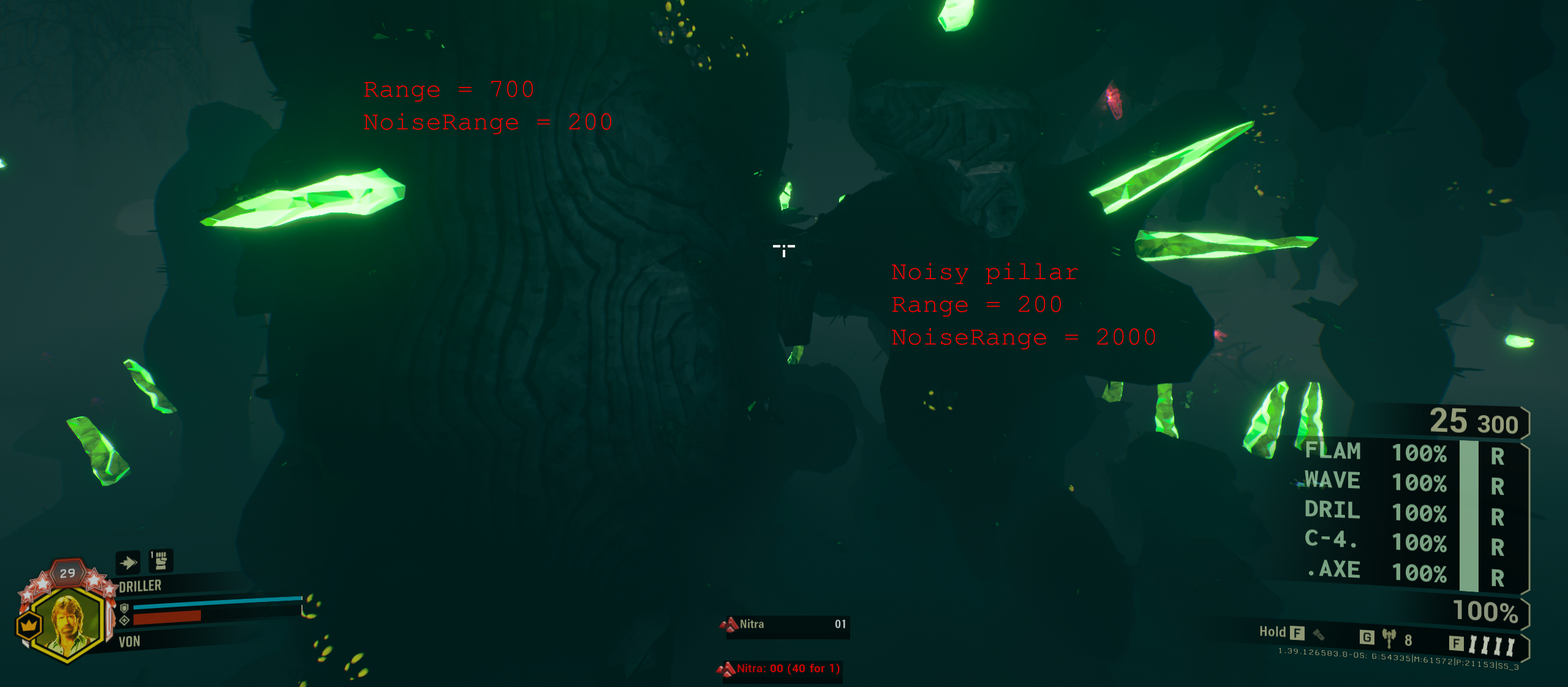Click the DRILLER class label
This screenshot has height=687, width=1568.
coord(140,585)
